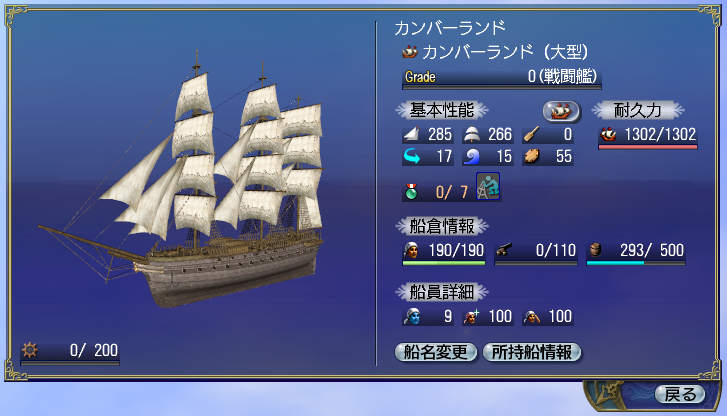Click the ship icon button beside 基本性能
Viewport: 727px width, 416px height.
561,110
